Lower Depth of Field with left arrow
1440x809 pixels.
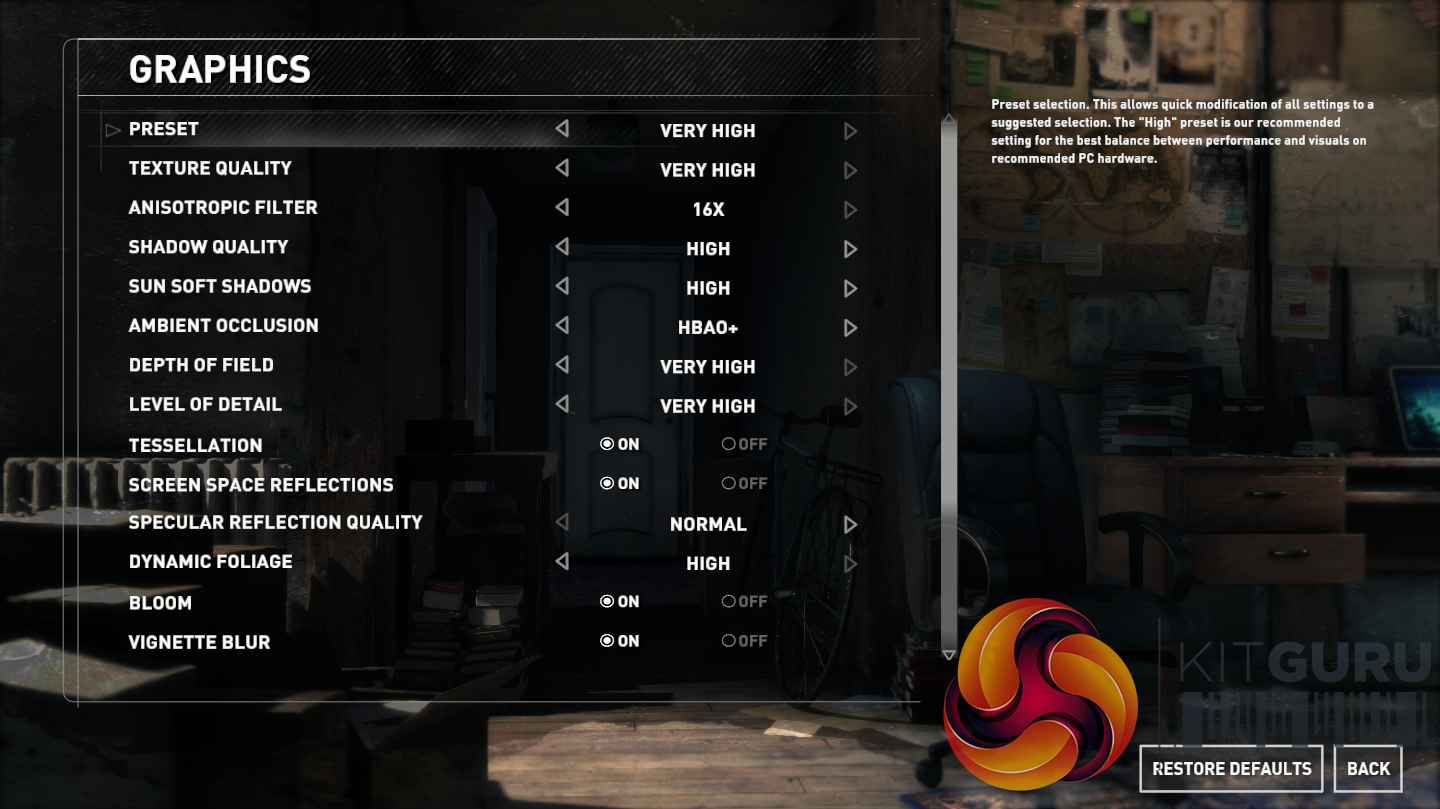pyautogui.click(x=562, y=365)
